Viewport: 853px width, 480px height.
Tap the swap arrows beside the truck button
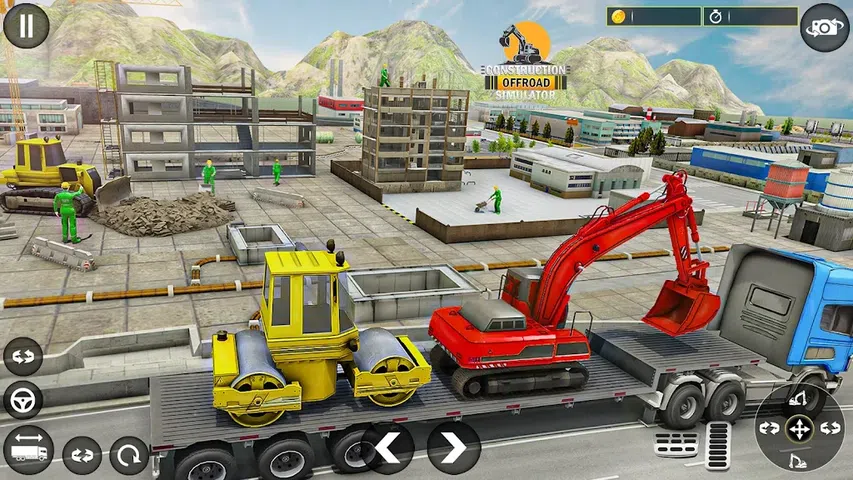[82, 455]
